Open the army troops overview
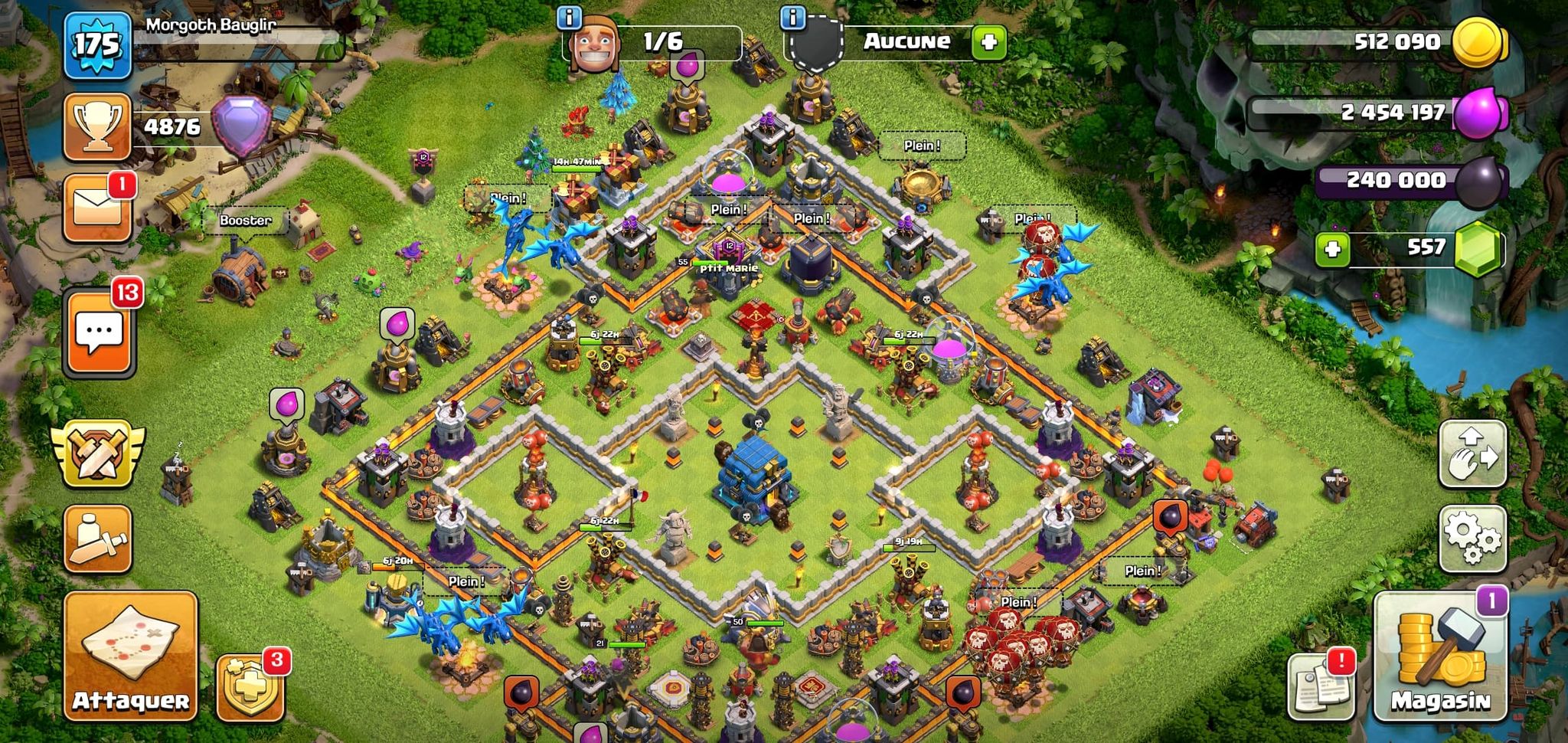Viewport: 1568px width, 743px height. (97, 538)
